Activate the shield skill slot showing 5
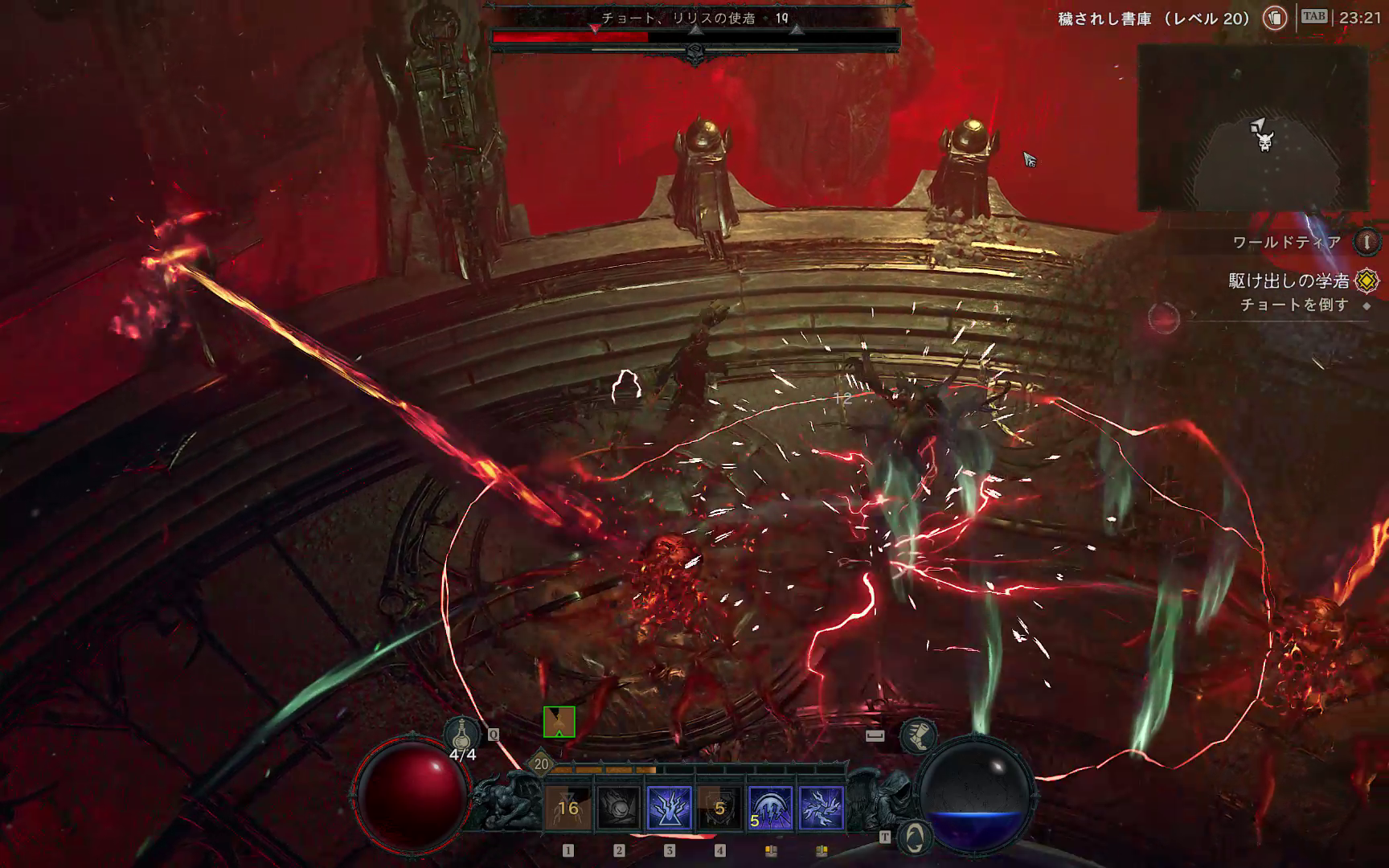Screen dimensions: 1389x868 [x=720, y=808]
